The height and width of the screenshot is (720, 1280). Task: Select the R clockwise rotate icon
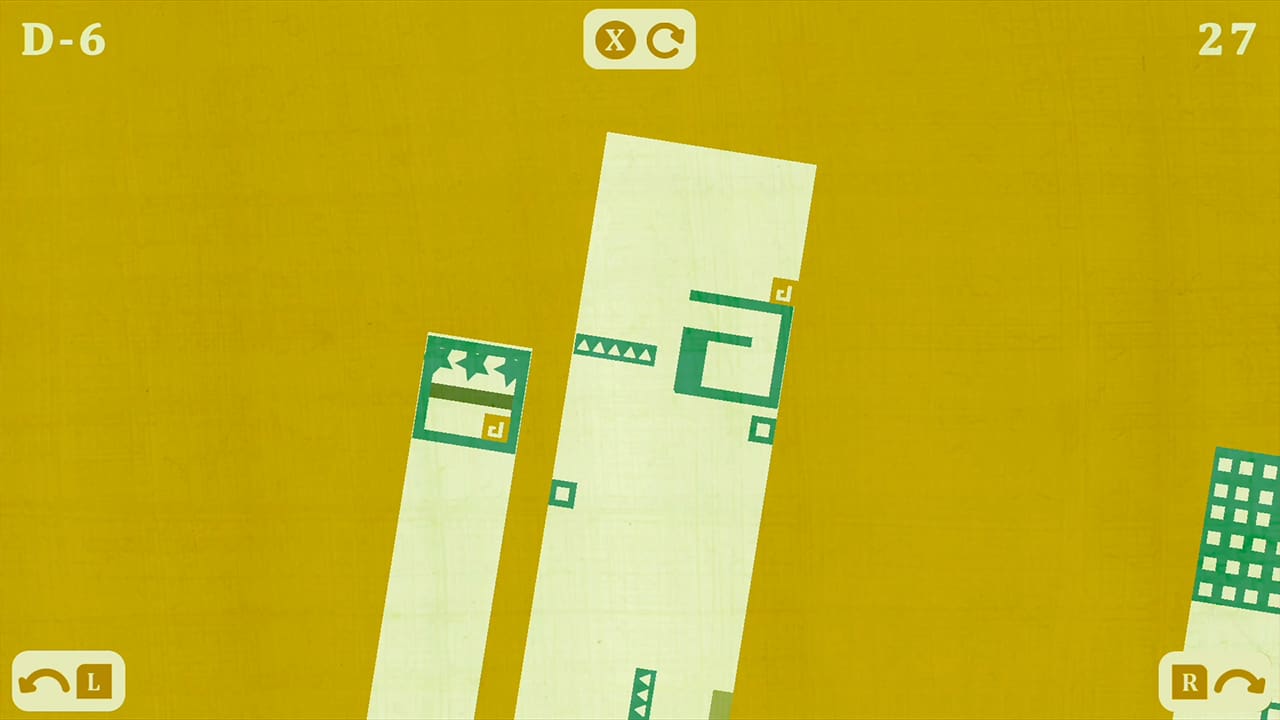point(1212,682)
